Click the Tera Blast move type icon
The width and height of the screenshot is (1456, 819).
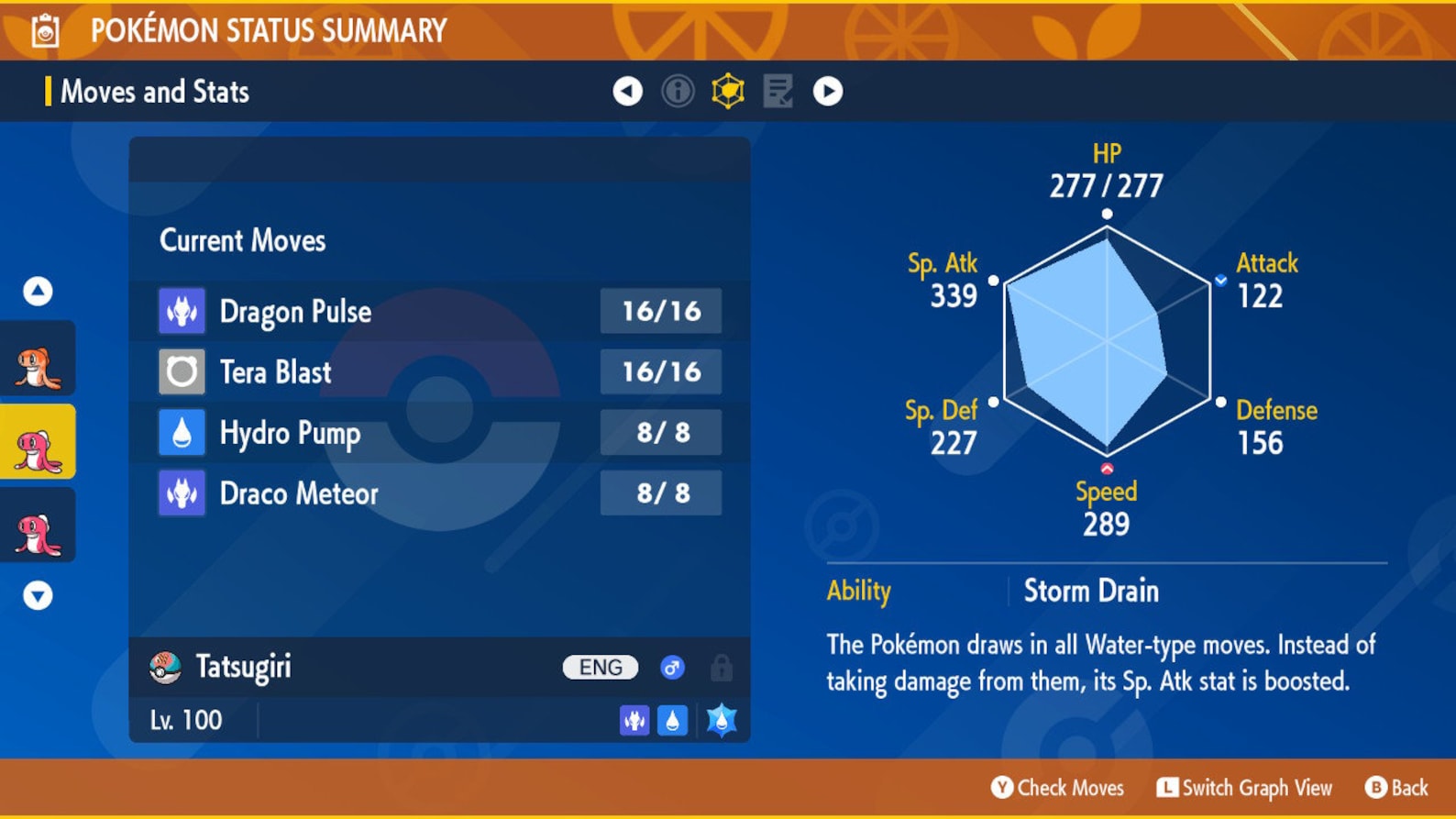[x=182, y=371]
